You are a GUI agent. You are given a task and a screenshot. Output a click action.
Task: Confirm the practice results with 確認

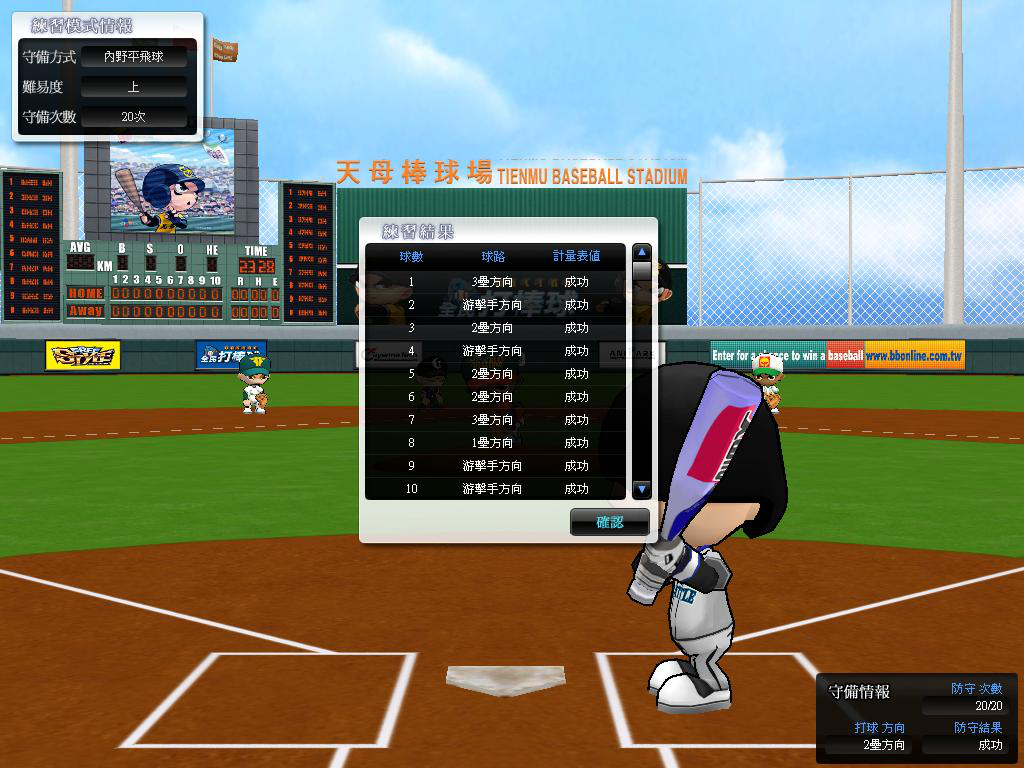pos(609,522)
